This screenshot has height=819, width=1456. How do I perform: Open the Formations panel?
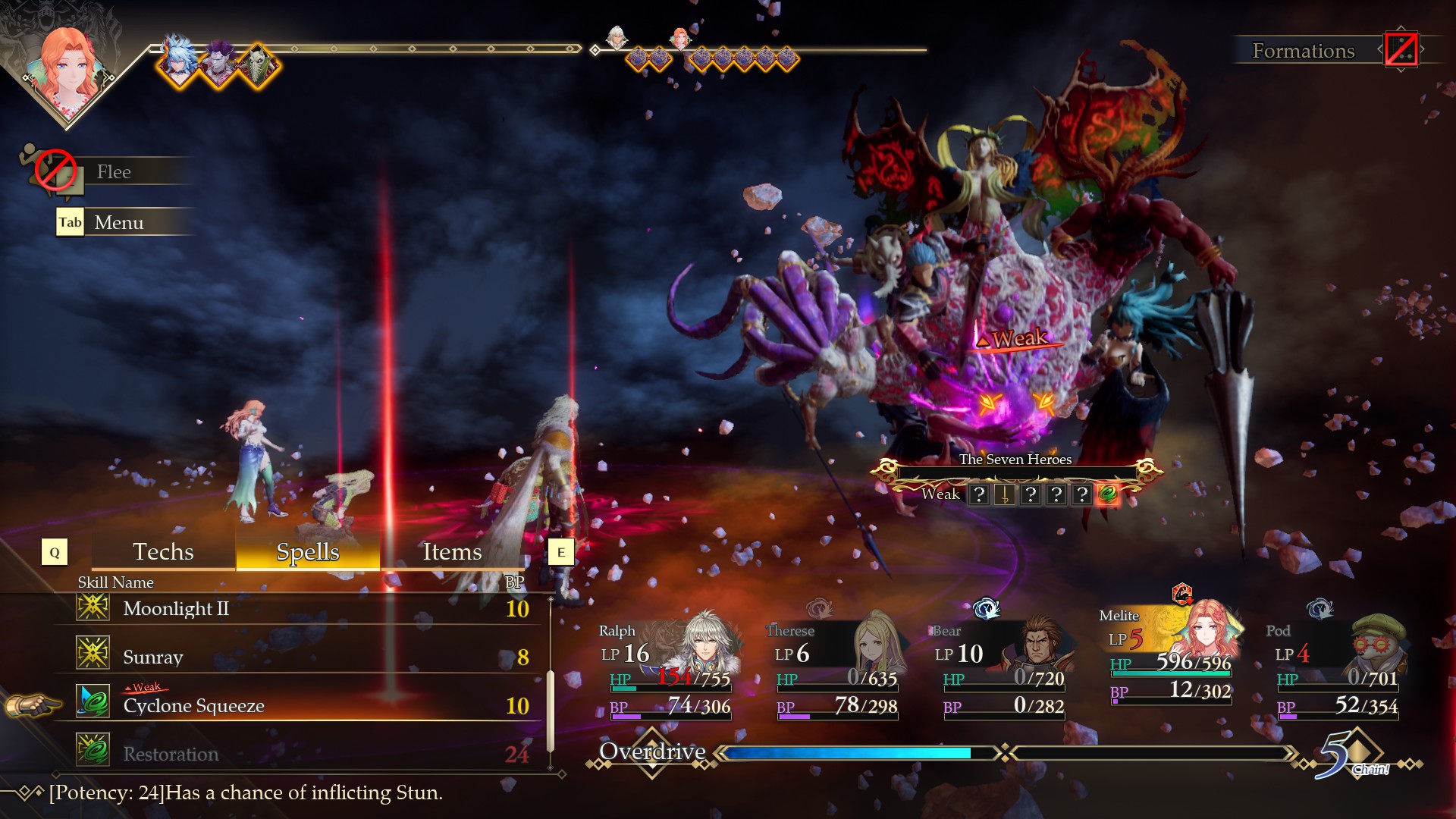pyautogui.click(x=1303, y=51)
